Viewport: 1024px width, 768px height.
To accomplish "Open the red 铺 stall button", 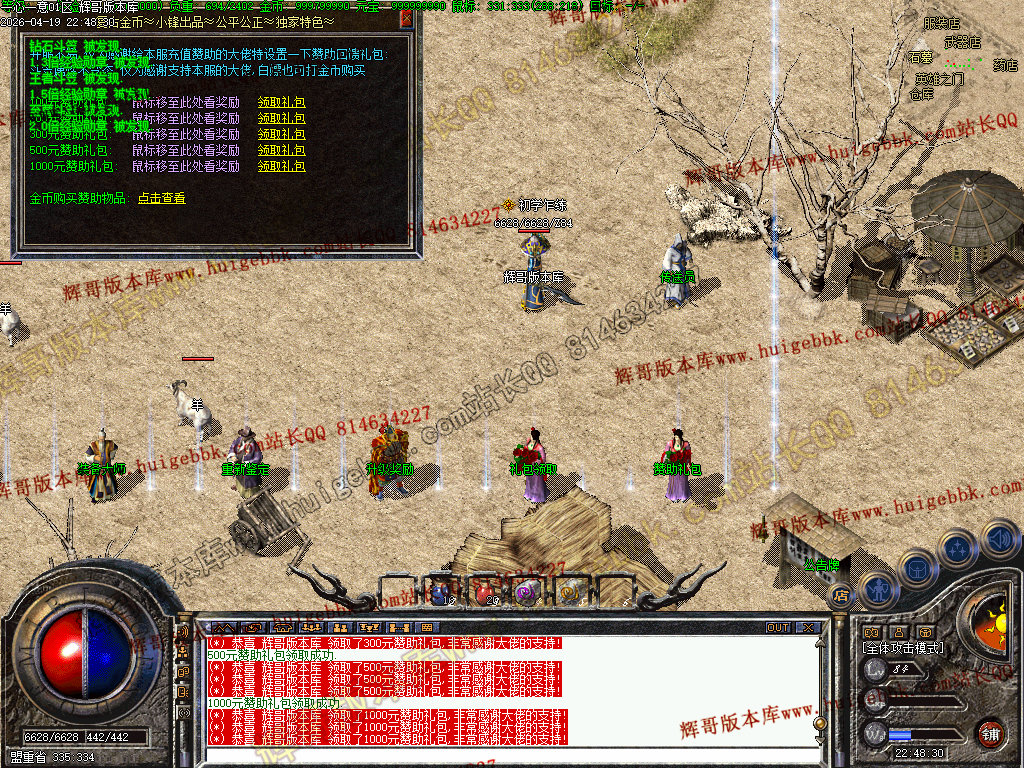I will click(990, 733).
